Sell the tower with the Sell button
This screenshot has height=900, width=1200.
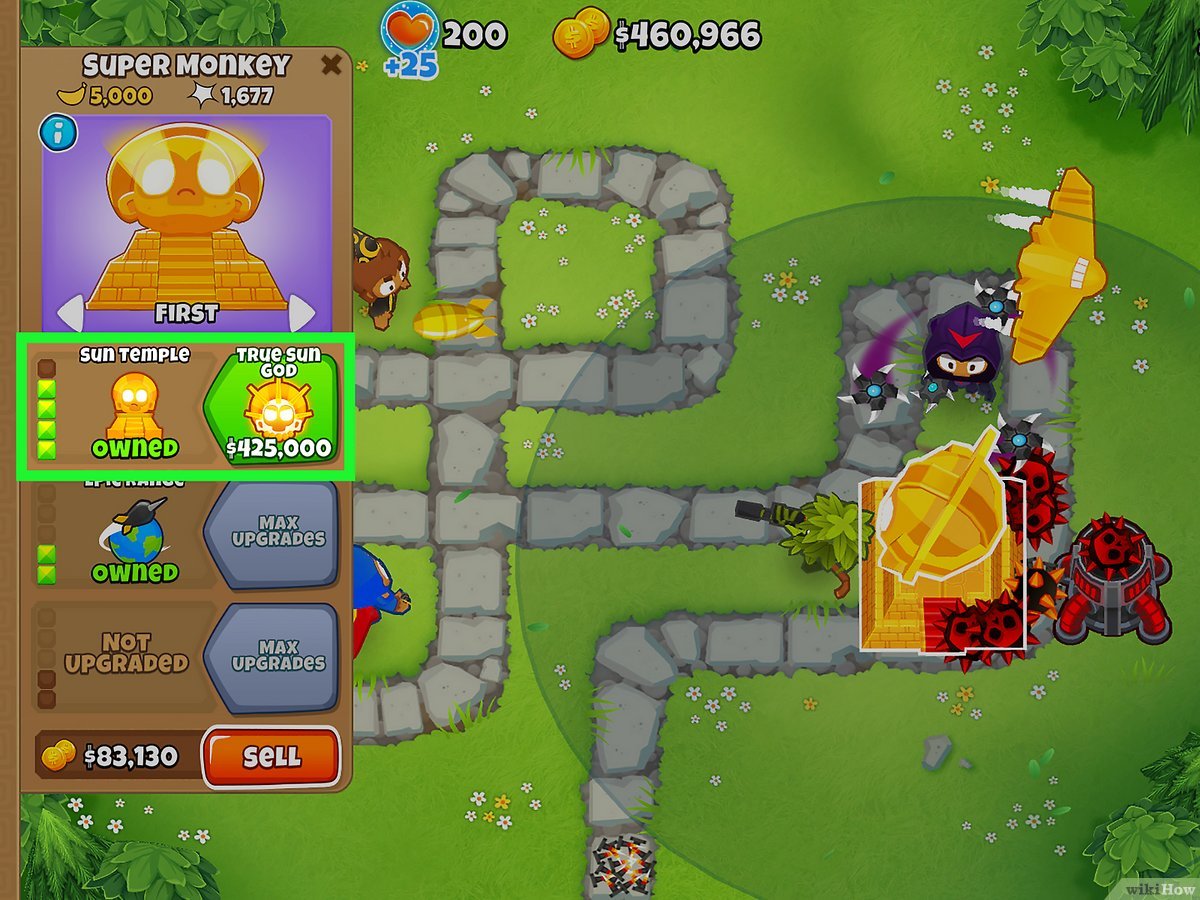(271, 757)
